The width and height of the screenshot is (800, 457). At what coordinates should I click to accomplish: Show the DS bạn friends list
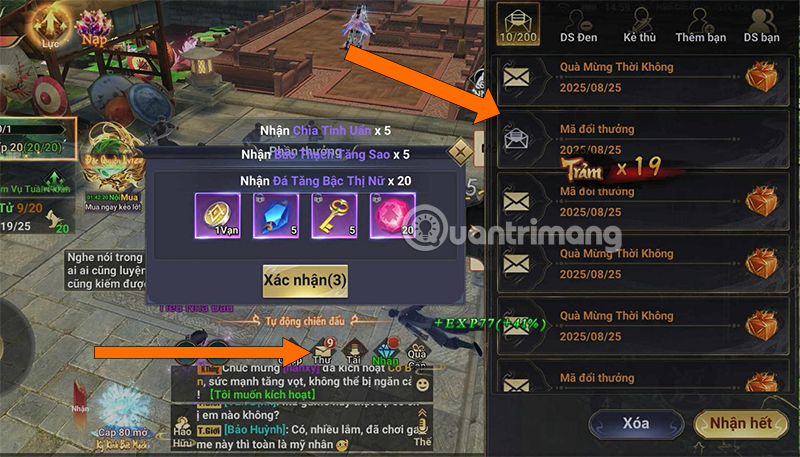pos(762,26)
